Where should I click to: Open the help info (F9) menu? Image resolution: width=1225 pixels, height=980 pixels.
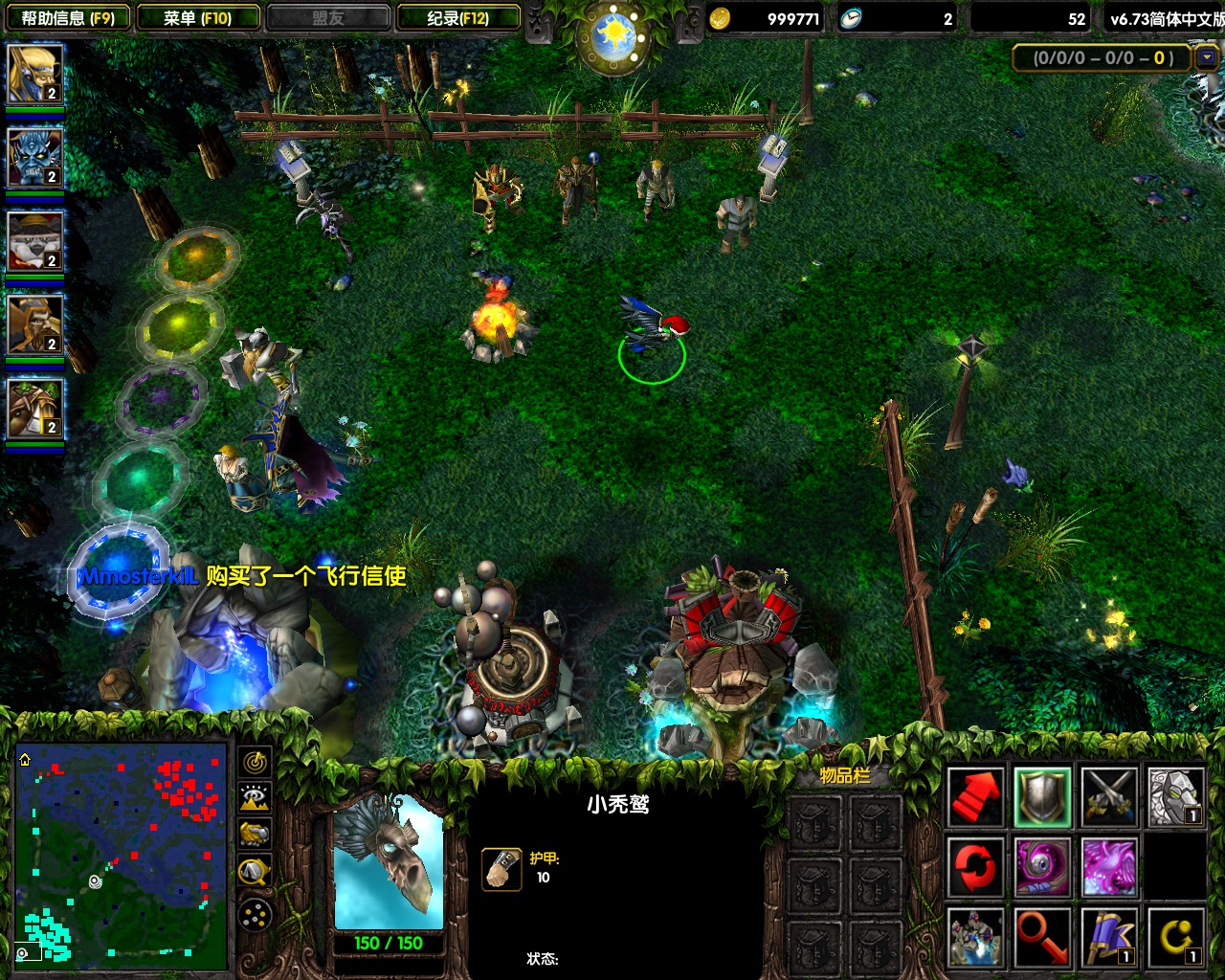[67, 18]
